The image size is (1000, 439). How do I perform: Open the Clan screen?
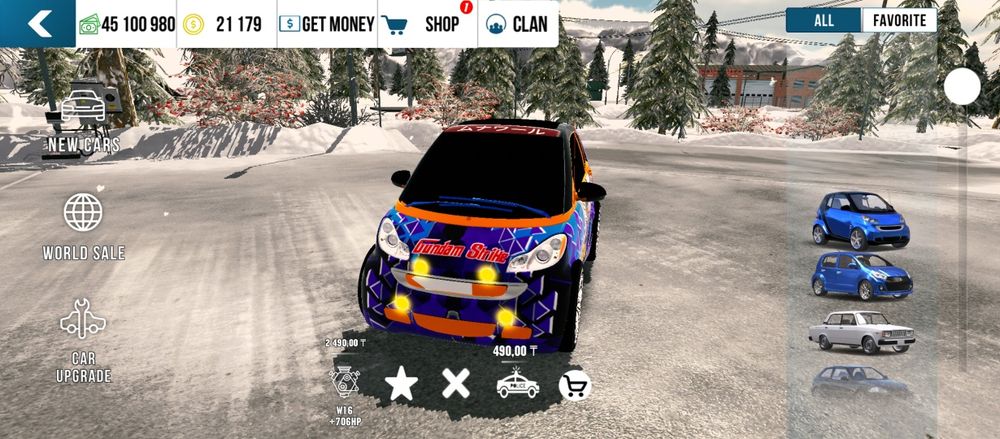(518, 24)
